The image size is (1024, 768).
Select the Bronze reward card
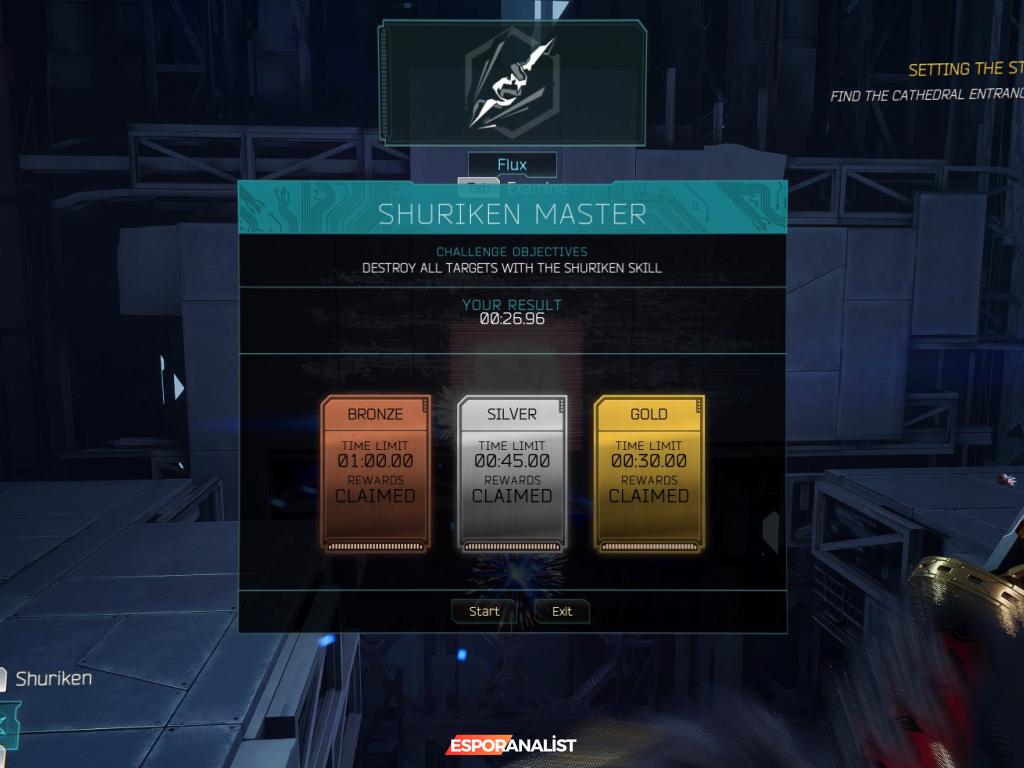tap(375, 472)
